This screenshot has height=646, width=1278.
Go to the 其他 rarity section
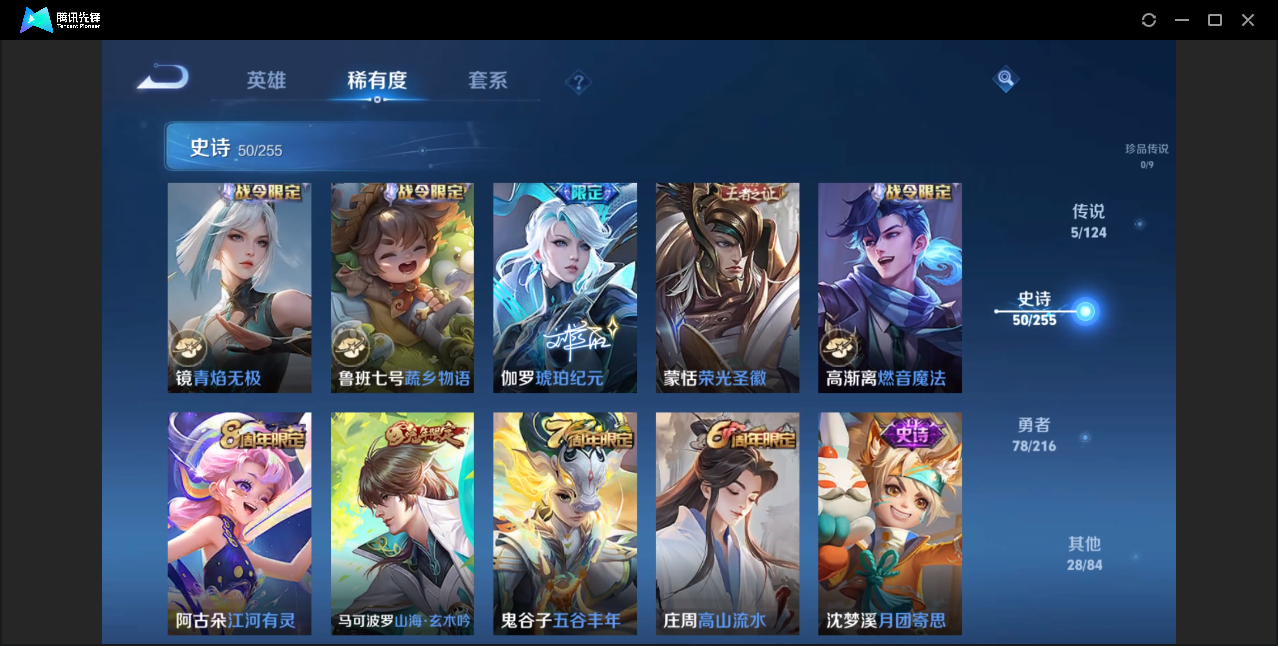(x=1084, y=553)
